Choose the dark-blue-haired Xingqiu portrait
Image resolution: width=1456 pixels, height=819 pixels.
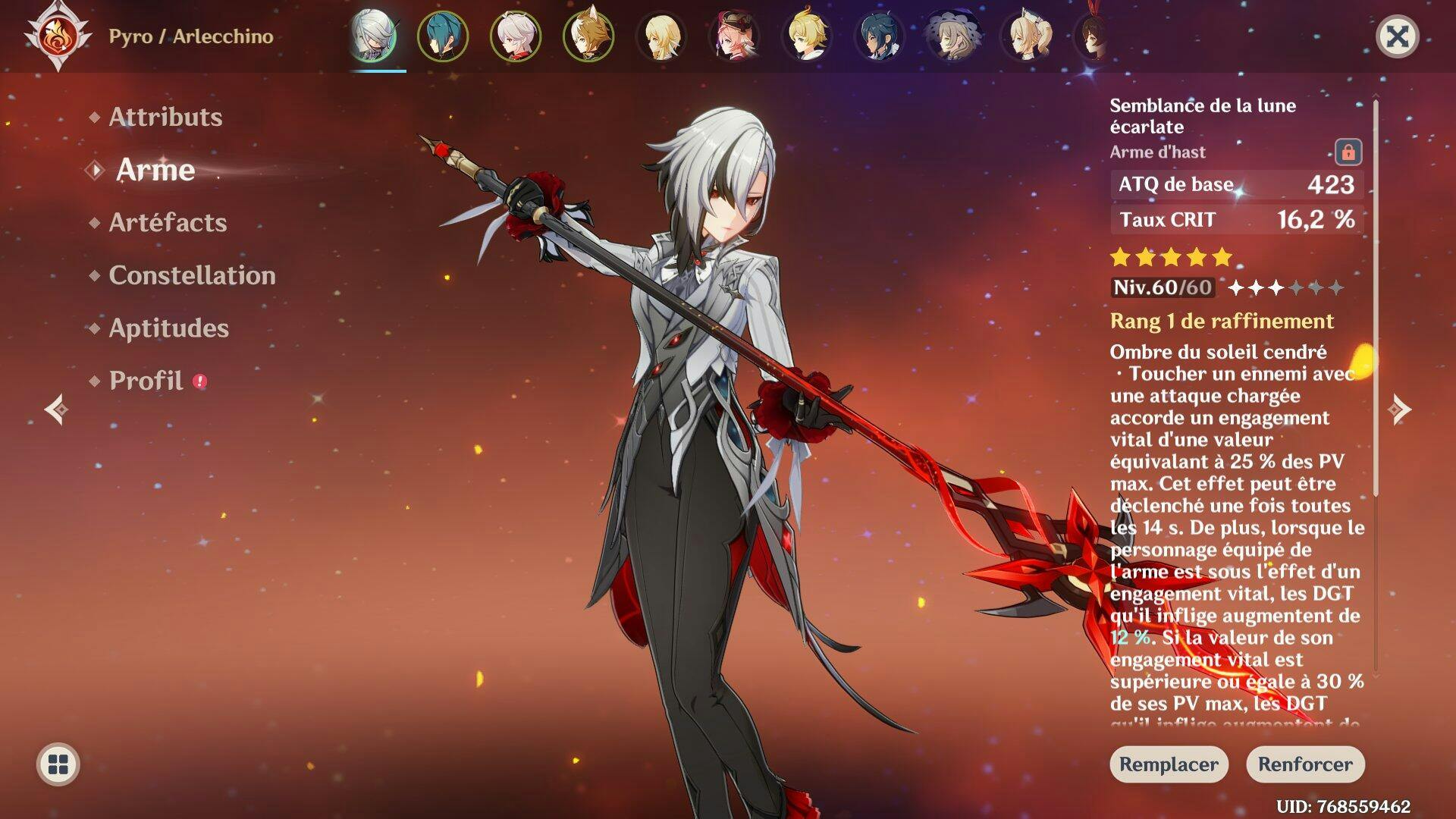[880, 36]
